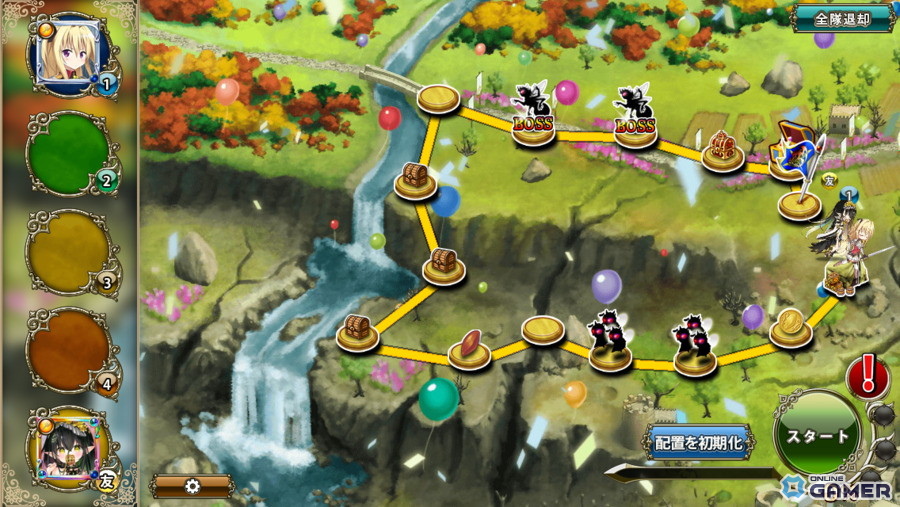Click the 全隊退却 retreat button
The width and height of the screenshot is (900, 507).
(842, 18)
